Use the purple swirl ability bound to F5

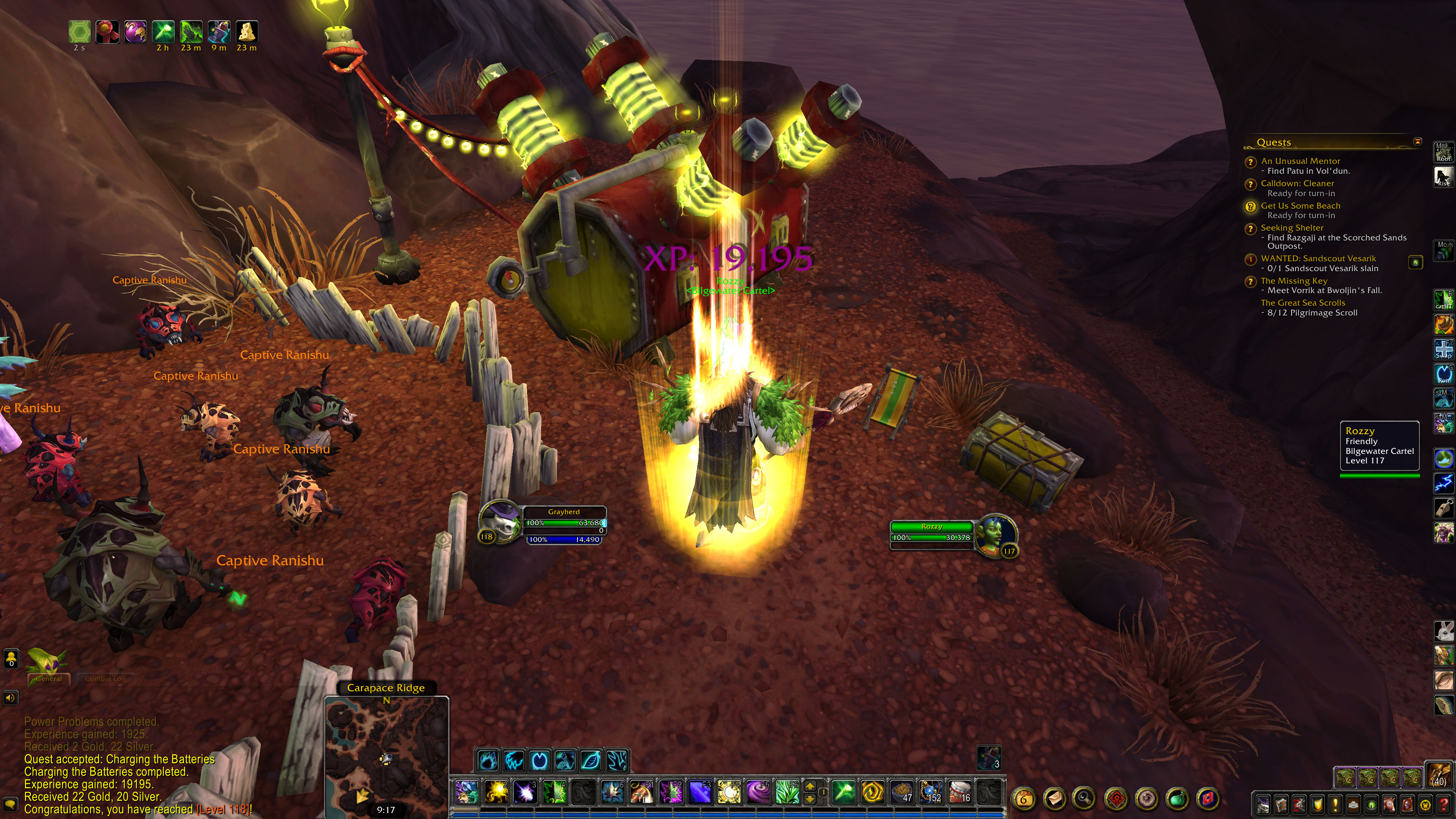(x=758, y=792)
